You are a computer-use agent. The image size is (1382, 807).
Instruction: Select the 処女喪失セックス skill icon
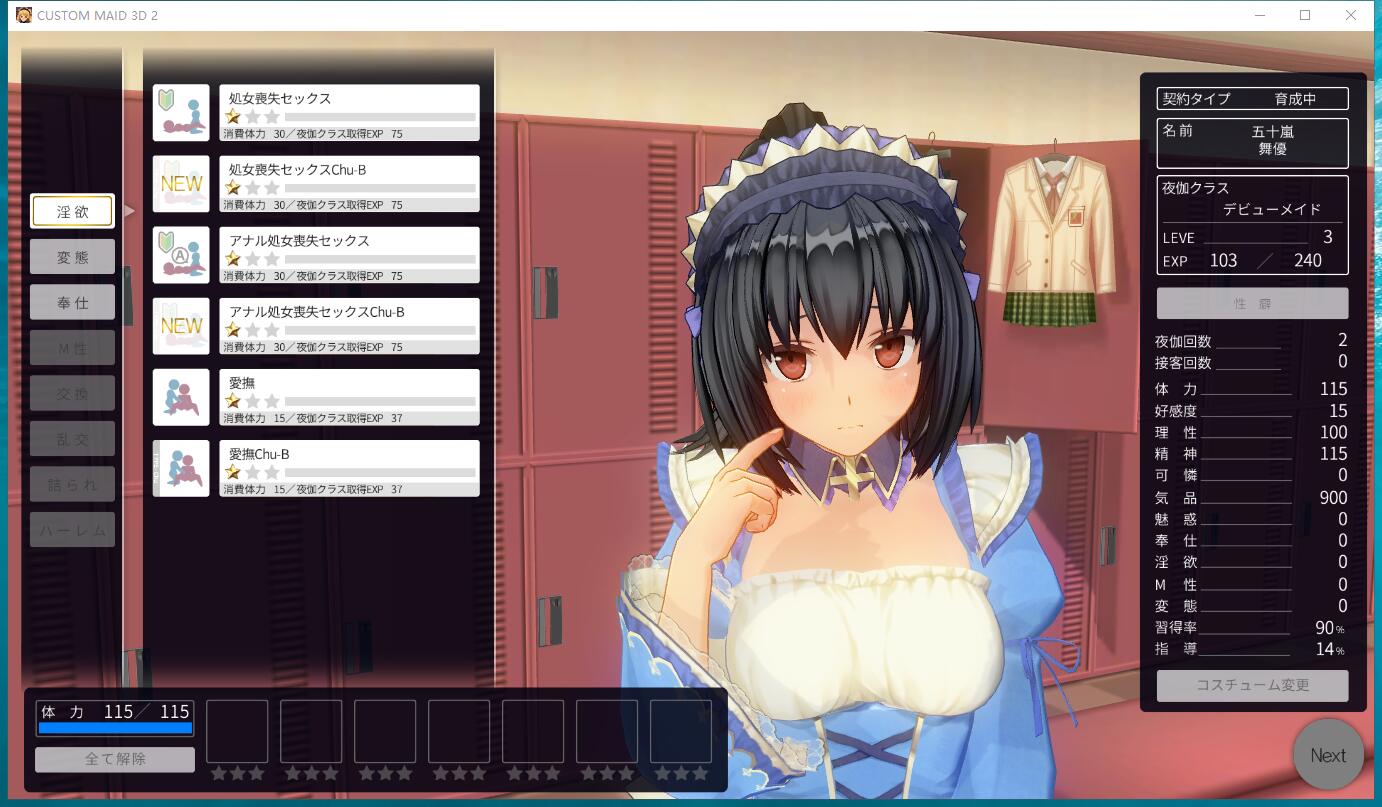(181, 111)
